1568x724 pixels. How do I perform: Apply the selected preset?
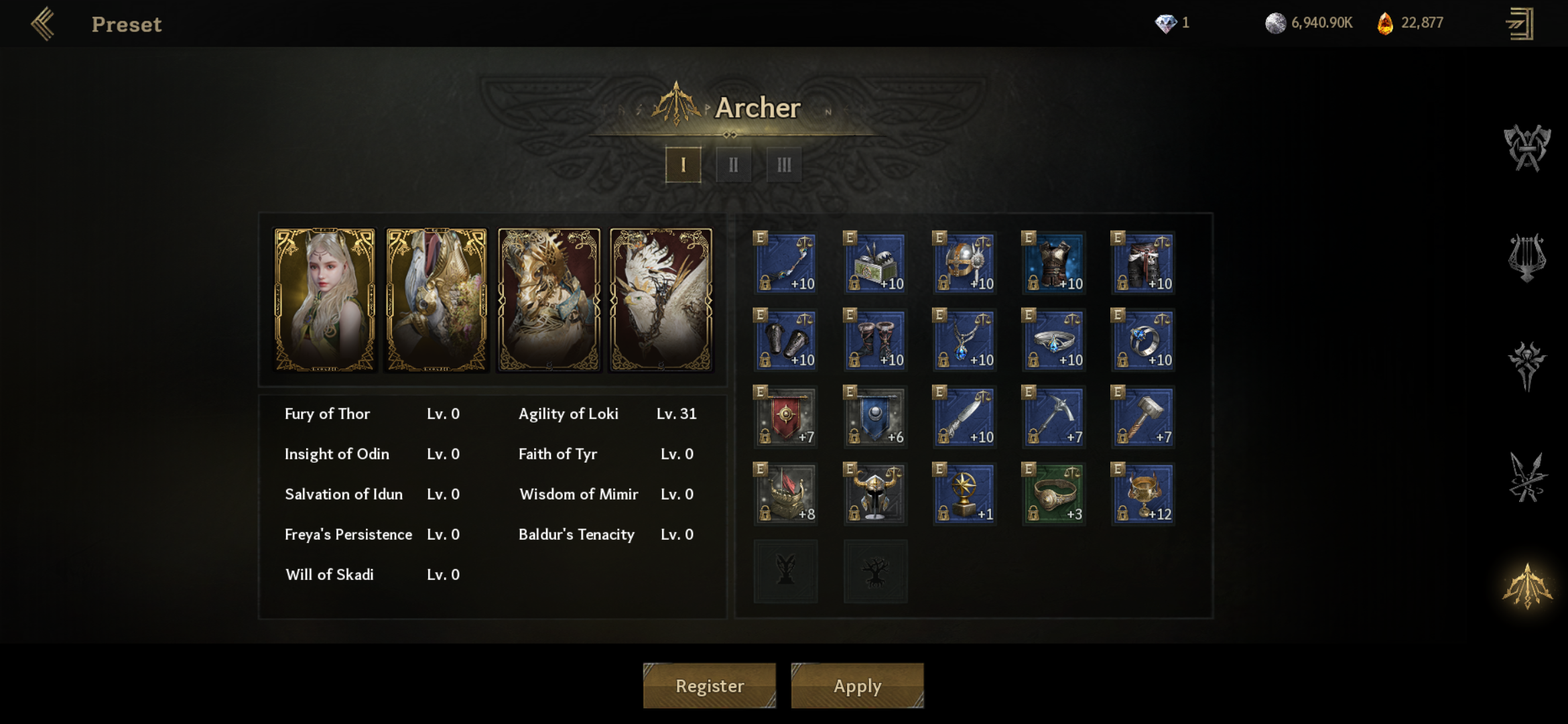(857, 686)
